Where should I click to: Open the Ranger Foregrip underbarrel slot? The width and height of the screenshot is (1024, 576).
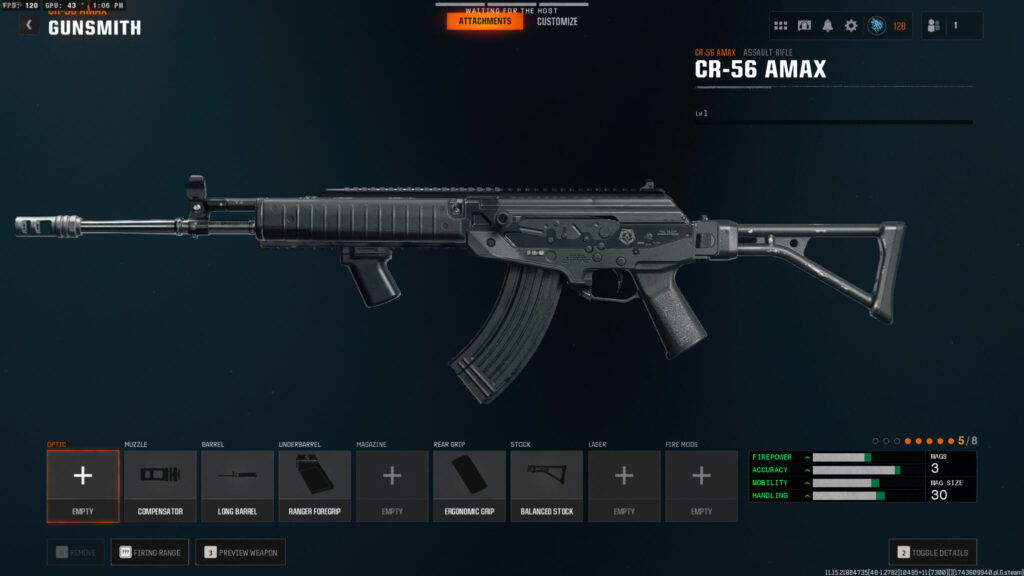(314, 485)
